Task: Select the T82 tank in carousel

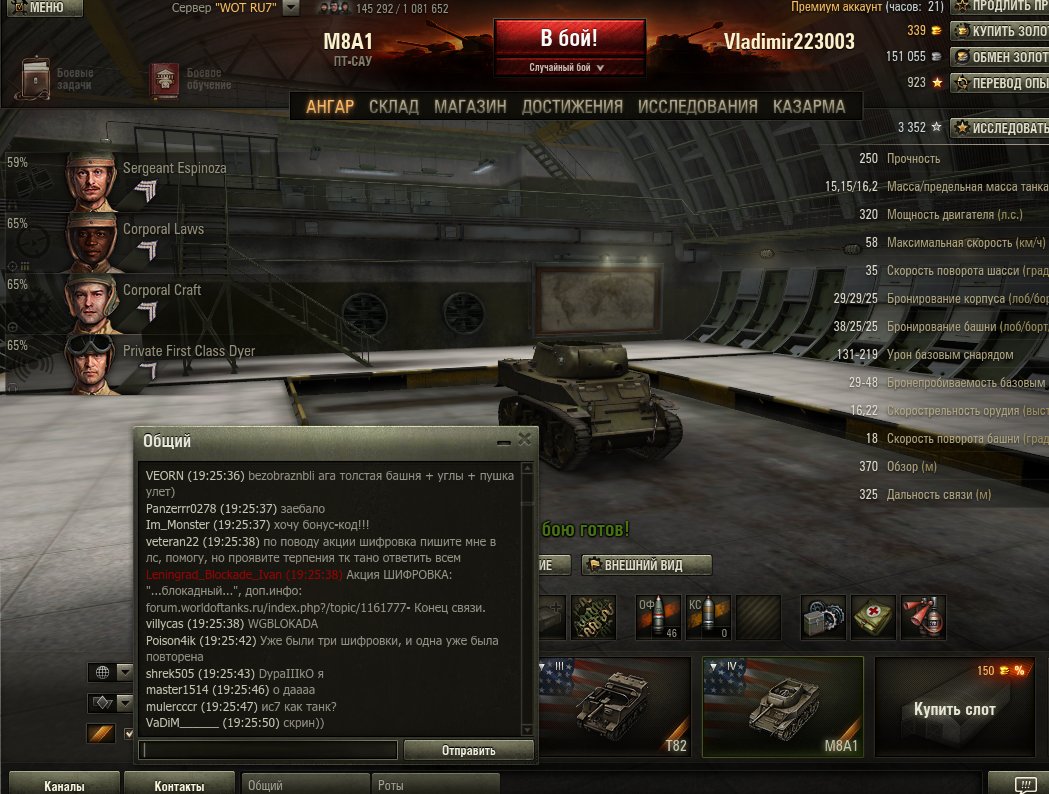Action: tap(617, 706)
